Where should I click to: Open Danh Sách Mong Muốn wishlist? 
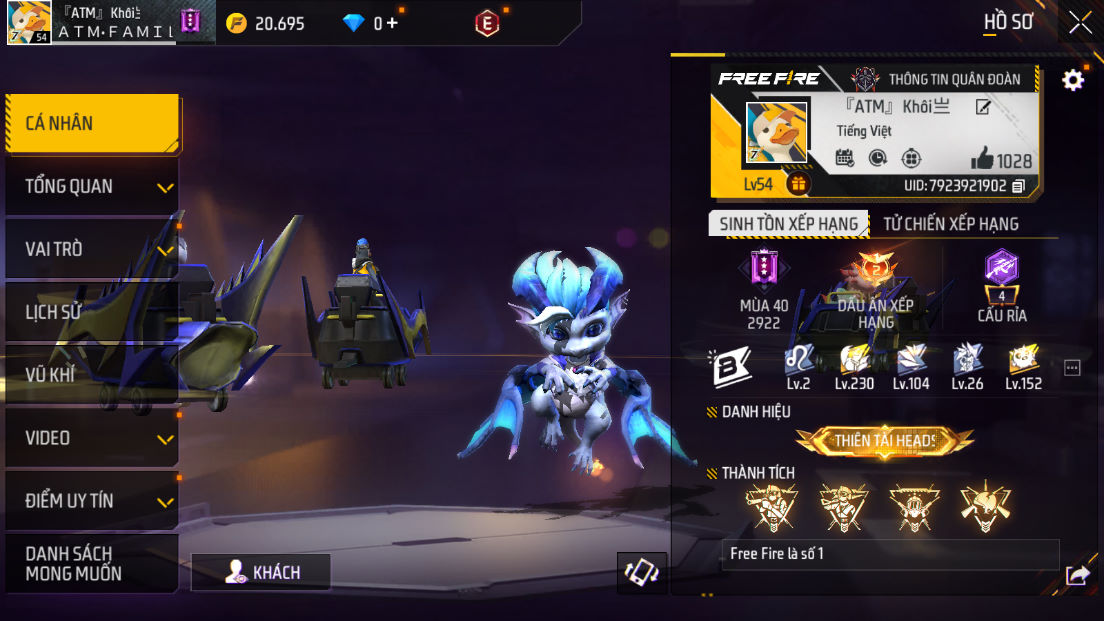tap(92, 564)
